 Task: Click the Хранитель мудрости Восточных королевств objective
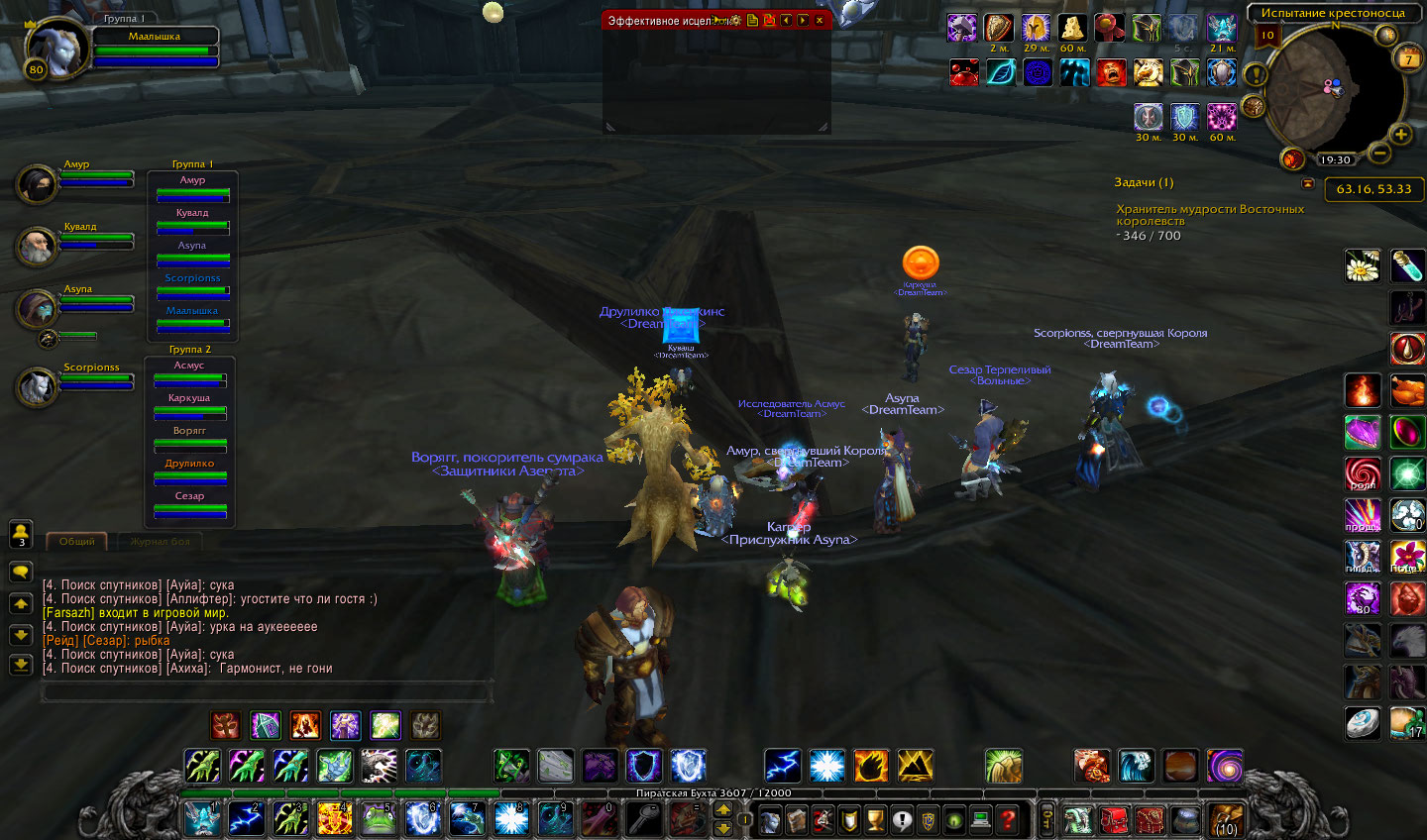[x=1210, y=215]
